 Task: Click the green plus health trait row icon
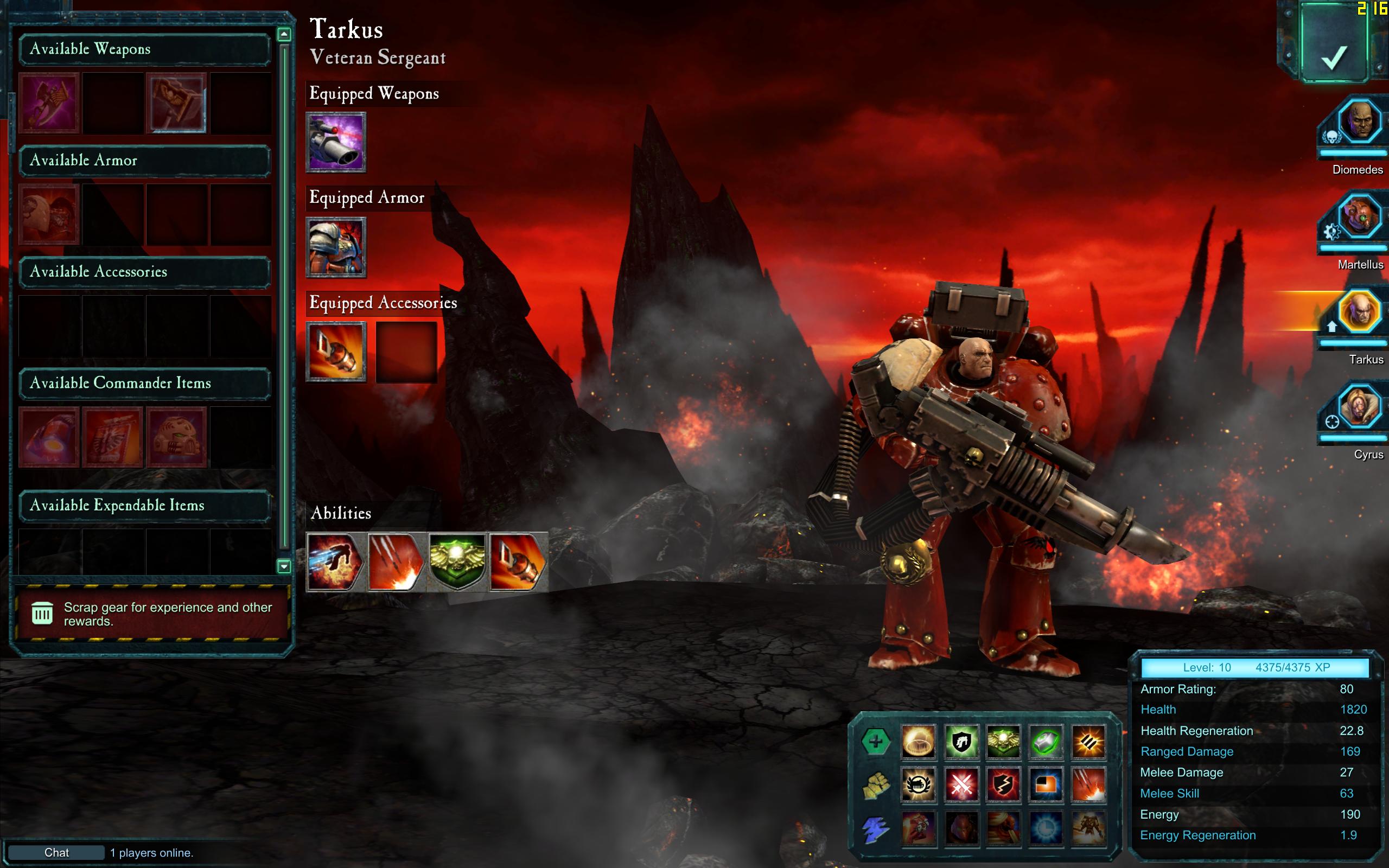pyautogui.click(x=875, y=742)
